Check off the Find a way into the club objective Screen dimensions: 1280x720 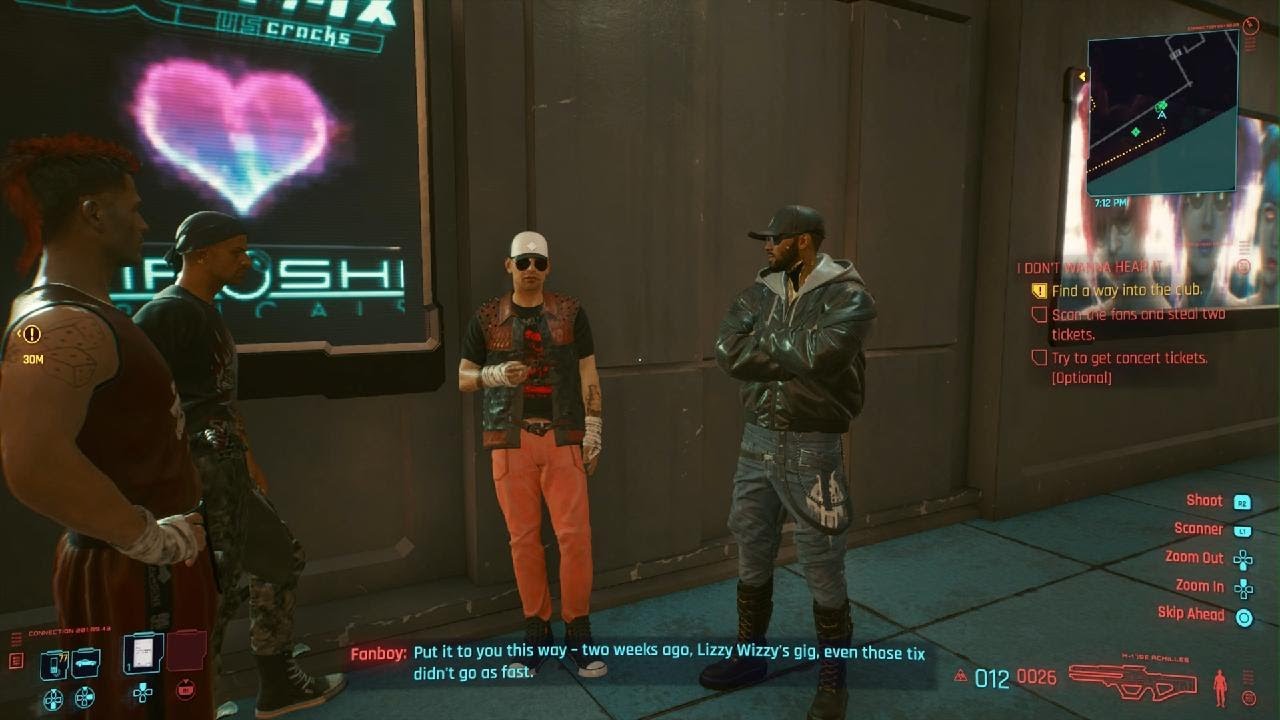click(1039, 290)
